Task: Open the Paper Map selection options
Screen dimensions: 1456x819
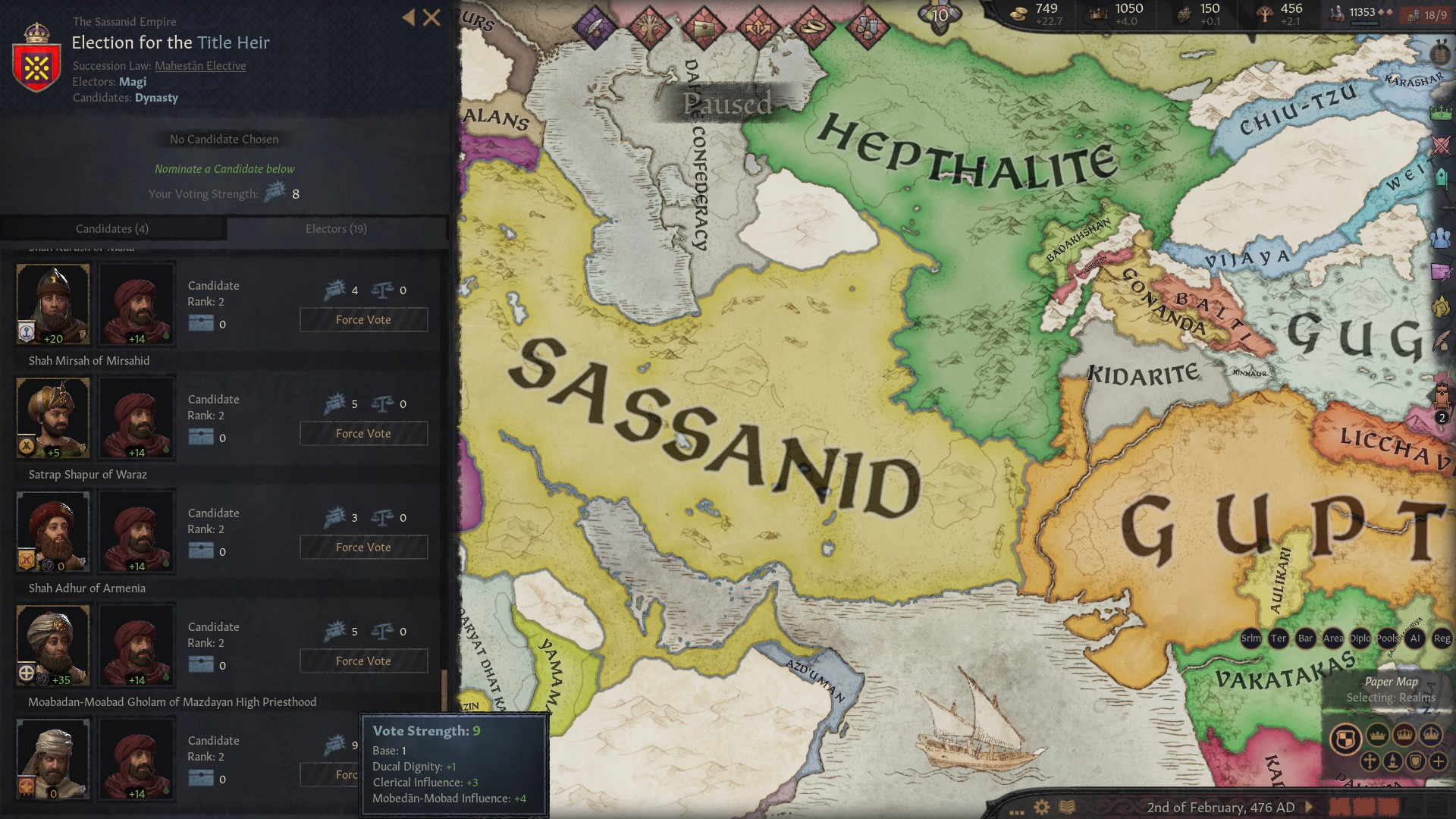Action: point(1392,682)
